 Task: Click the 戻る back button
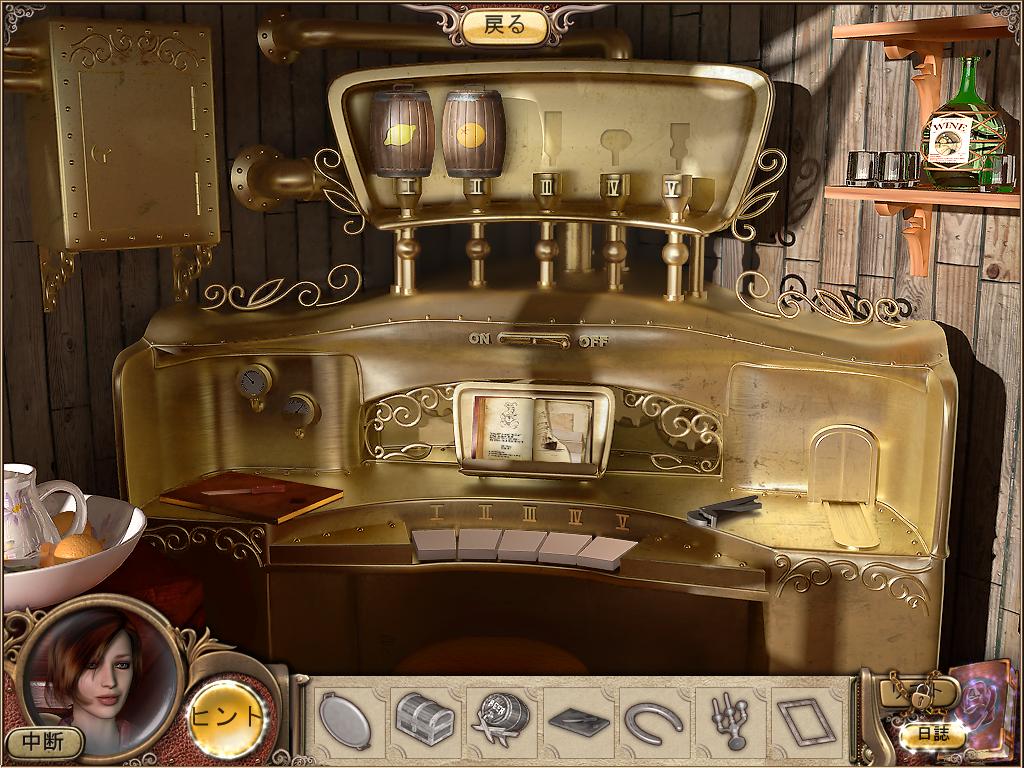coord(505,26)
